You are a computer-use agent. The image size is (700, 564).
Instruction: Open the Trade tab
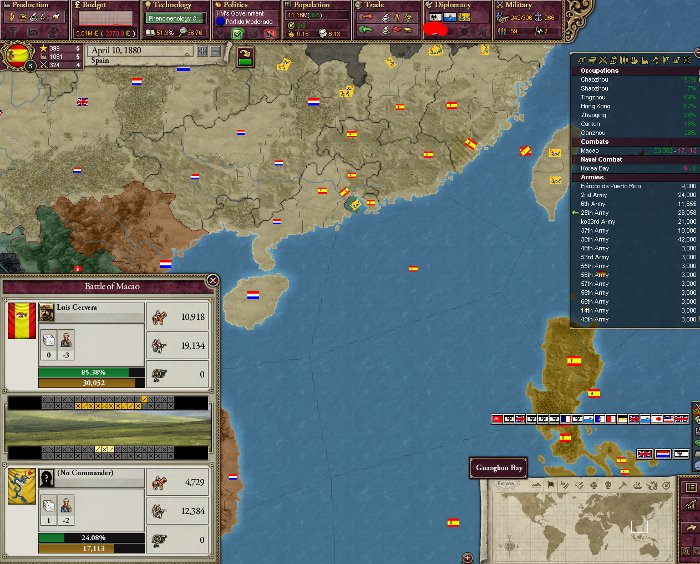coord(384,6)
